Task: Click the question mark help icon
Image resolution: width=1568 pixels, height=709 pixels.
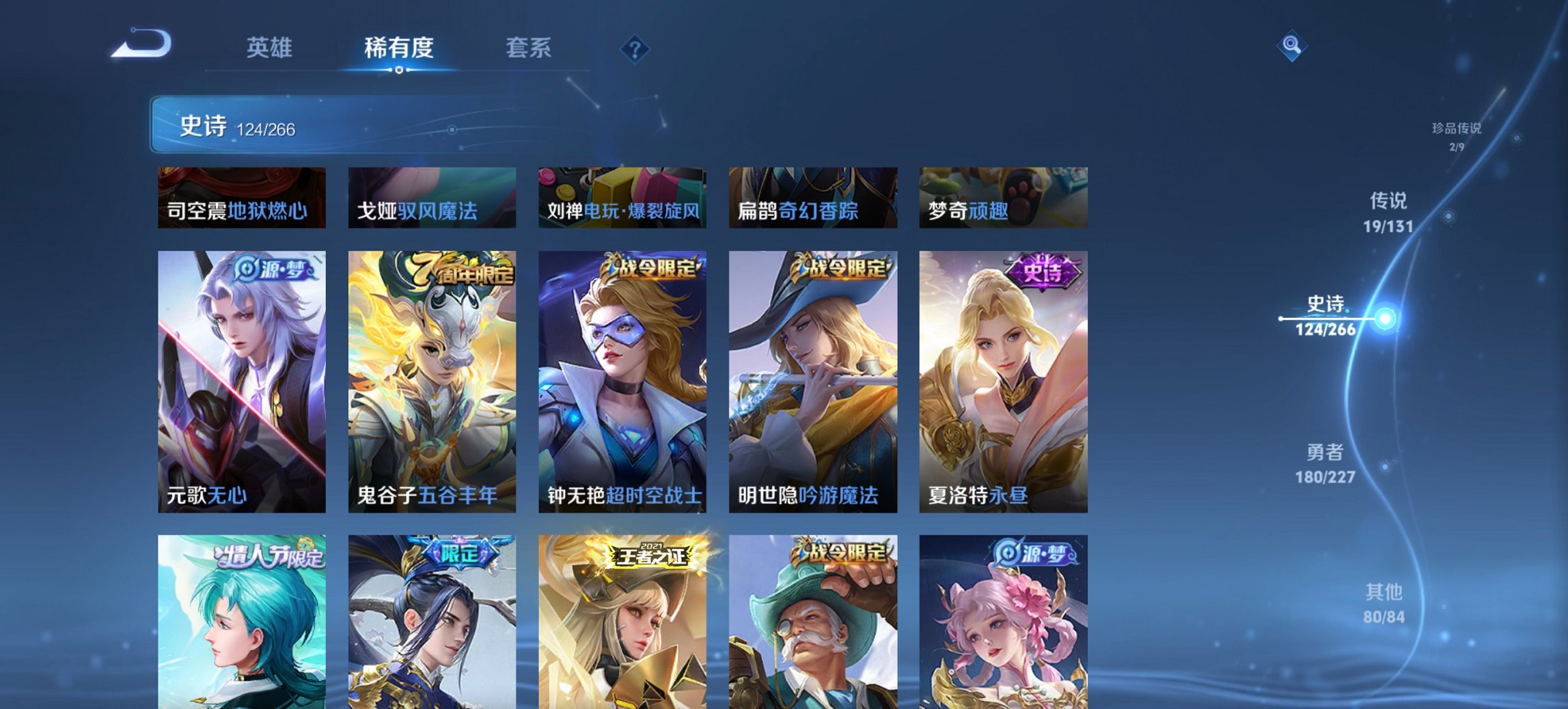Action: pos(635,48)
